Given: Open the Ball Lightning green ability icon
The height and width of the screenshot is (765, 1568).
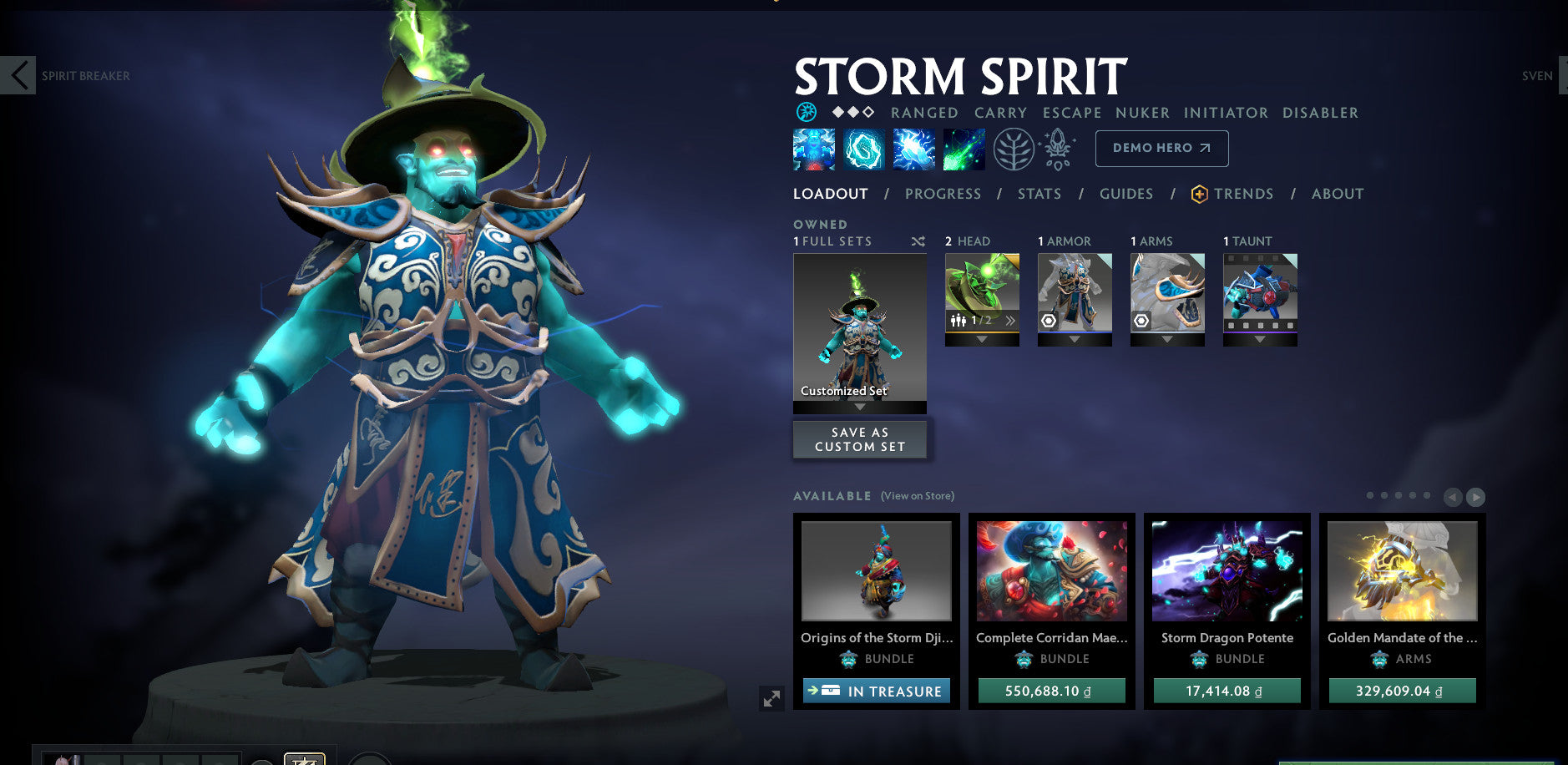Looking at the screenshot, I should 964,149.
